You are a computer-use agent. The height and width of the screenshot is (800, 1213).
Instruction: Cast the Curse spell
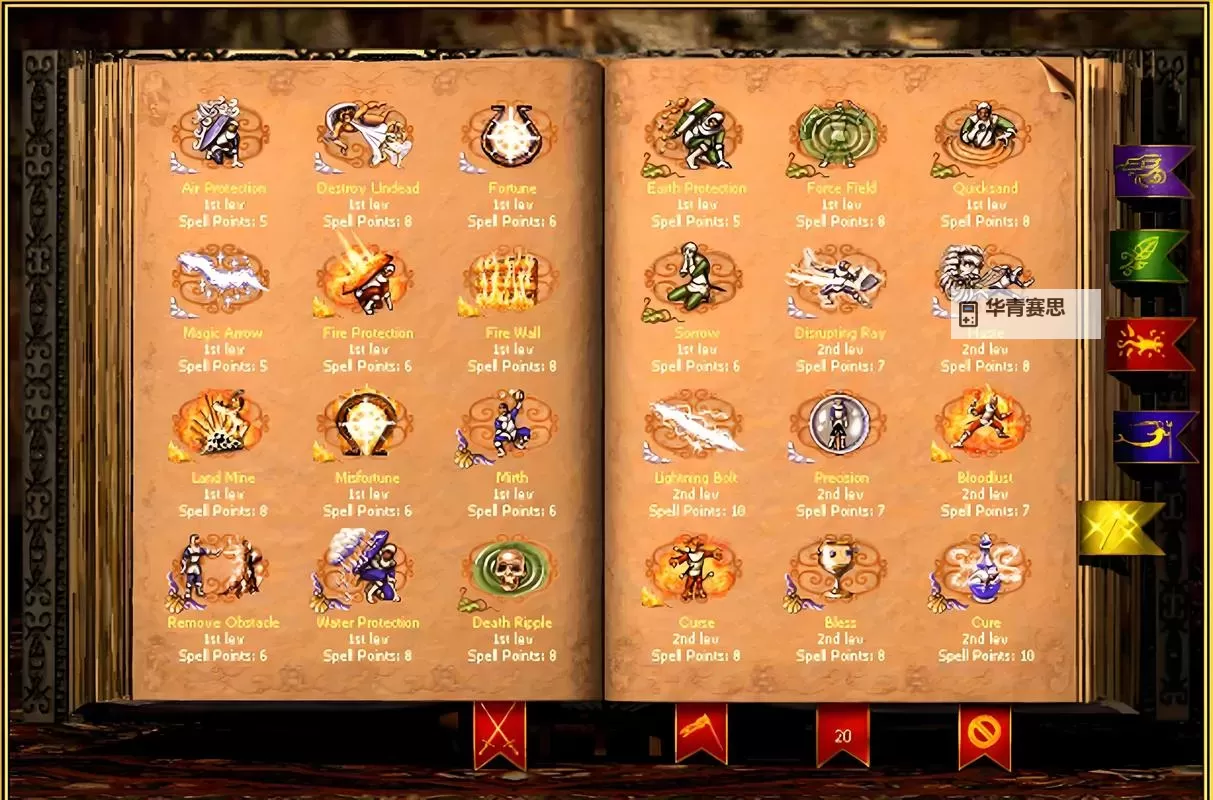click(696, 568)
